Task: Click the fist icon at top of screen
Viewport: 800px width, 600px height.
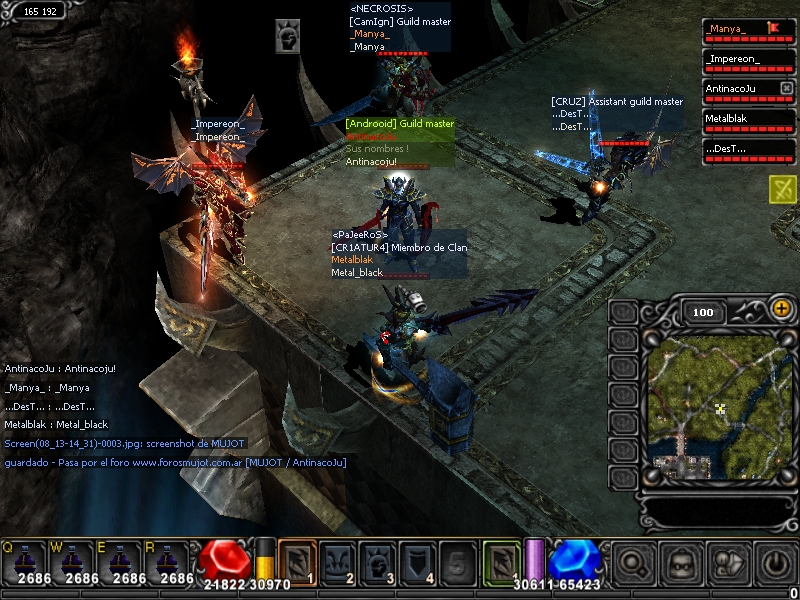Action: point(288,35)
